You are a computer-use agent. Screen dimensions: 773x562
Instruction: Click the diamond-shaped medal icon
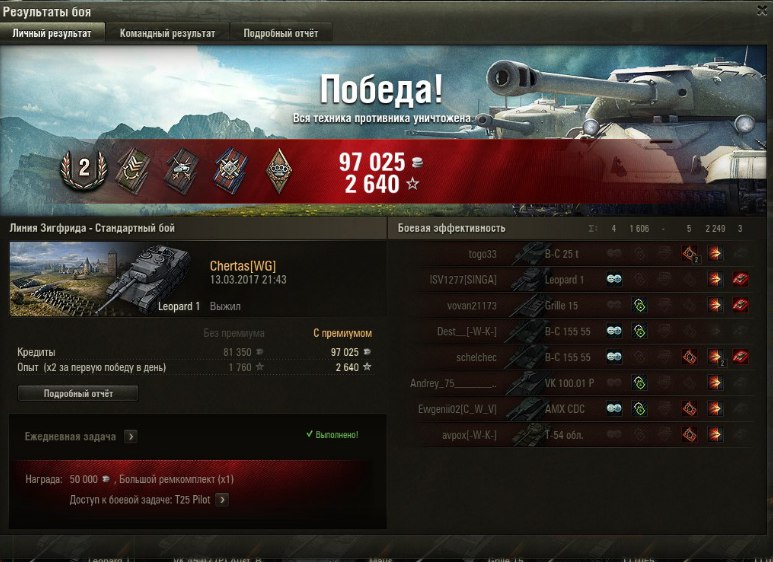(278, 170)
